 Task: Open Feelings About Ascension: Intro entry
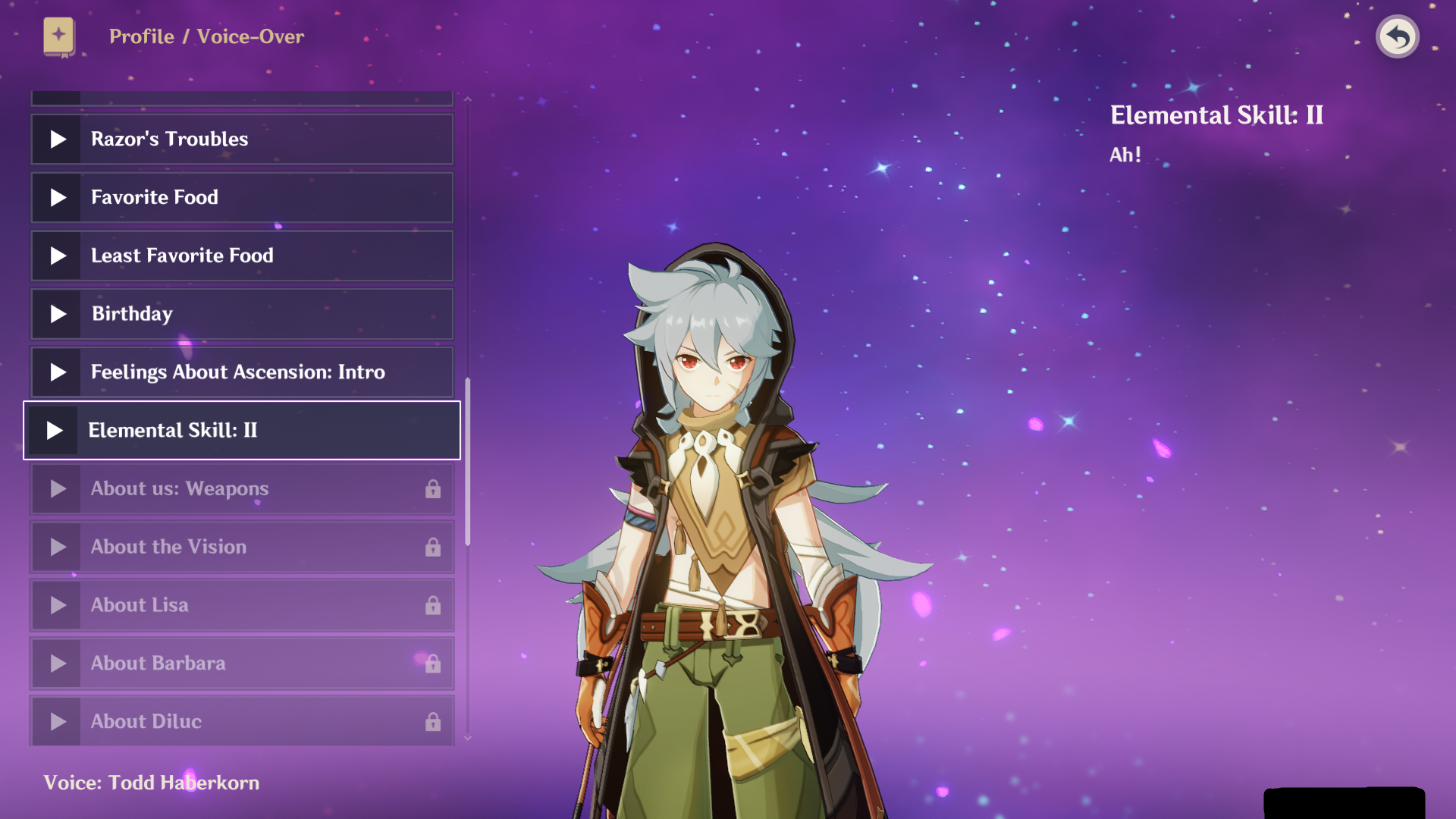241,372
